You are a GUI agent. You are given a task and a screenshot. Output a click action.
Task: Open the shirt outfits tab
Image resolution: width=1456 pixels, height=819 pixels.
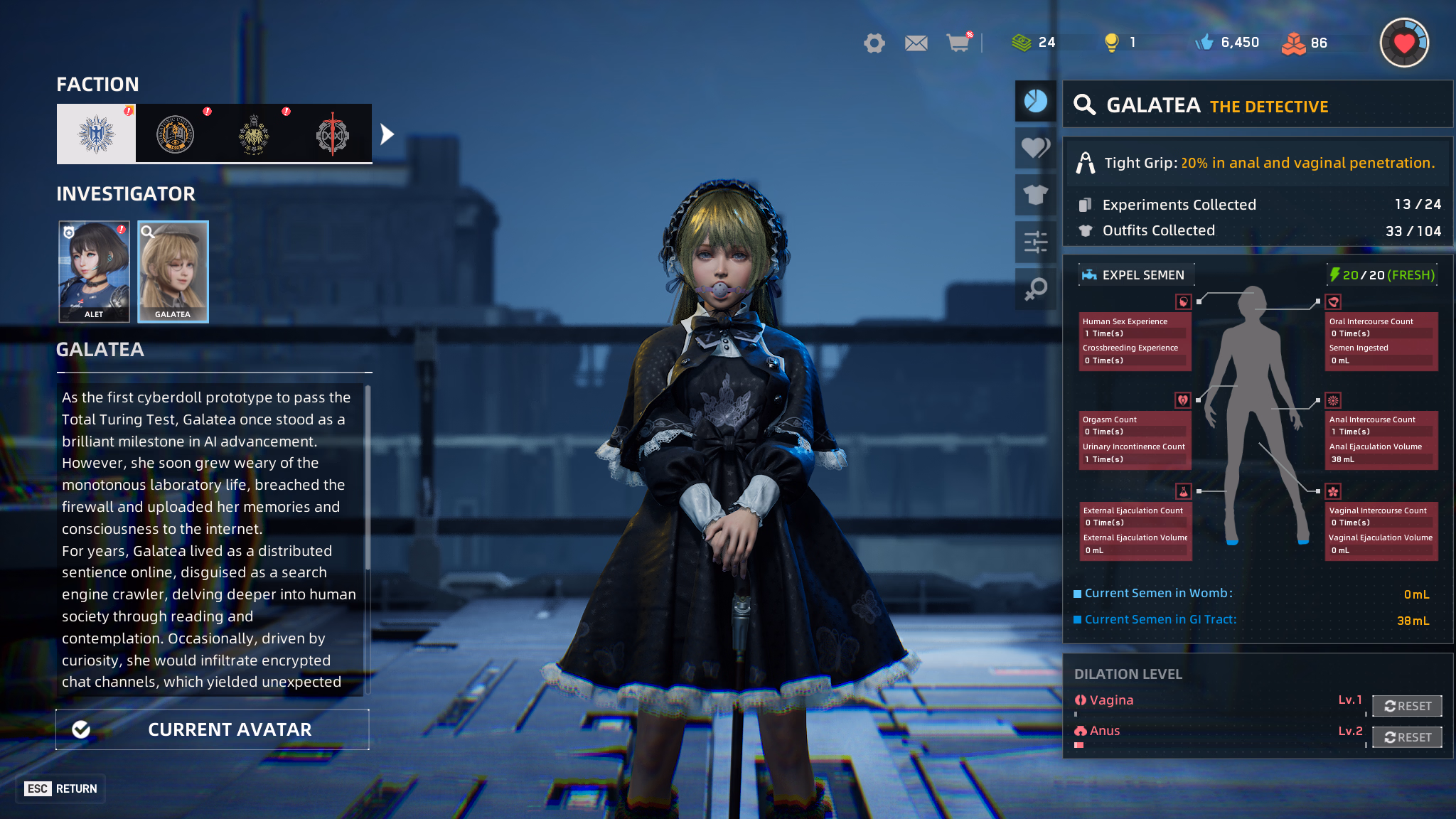coord(1035,194)
